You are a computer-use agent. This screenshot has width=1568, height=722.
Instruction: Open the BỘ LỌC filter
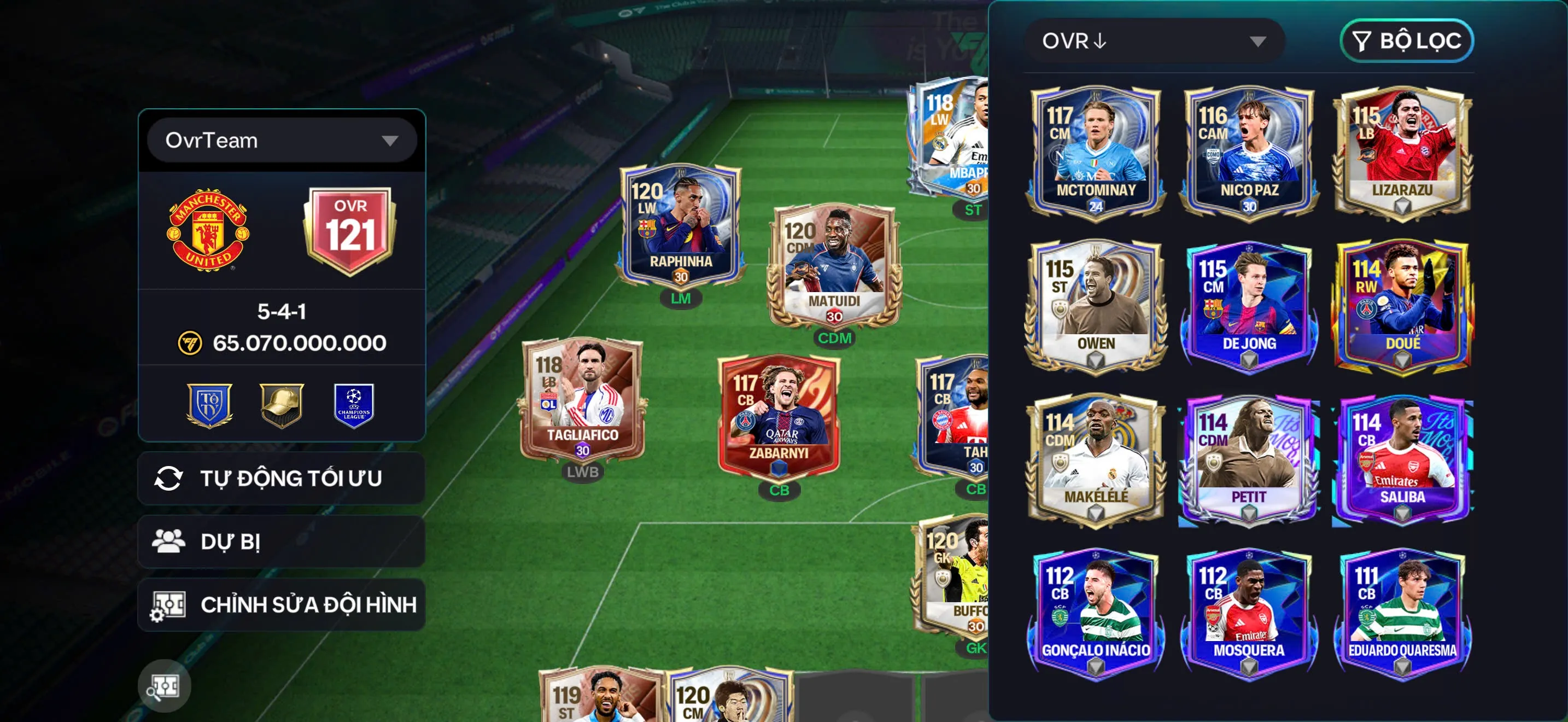click(1406, 41)
